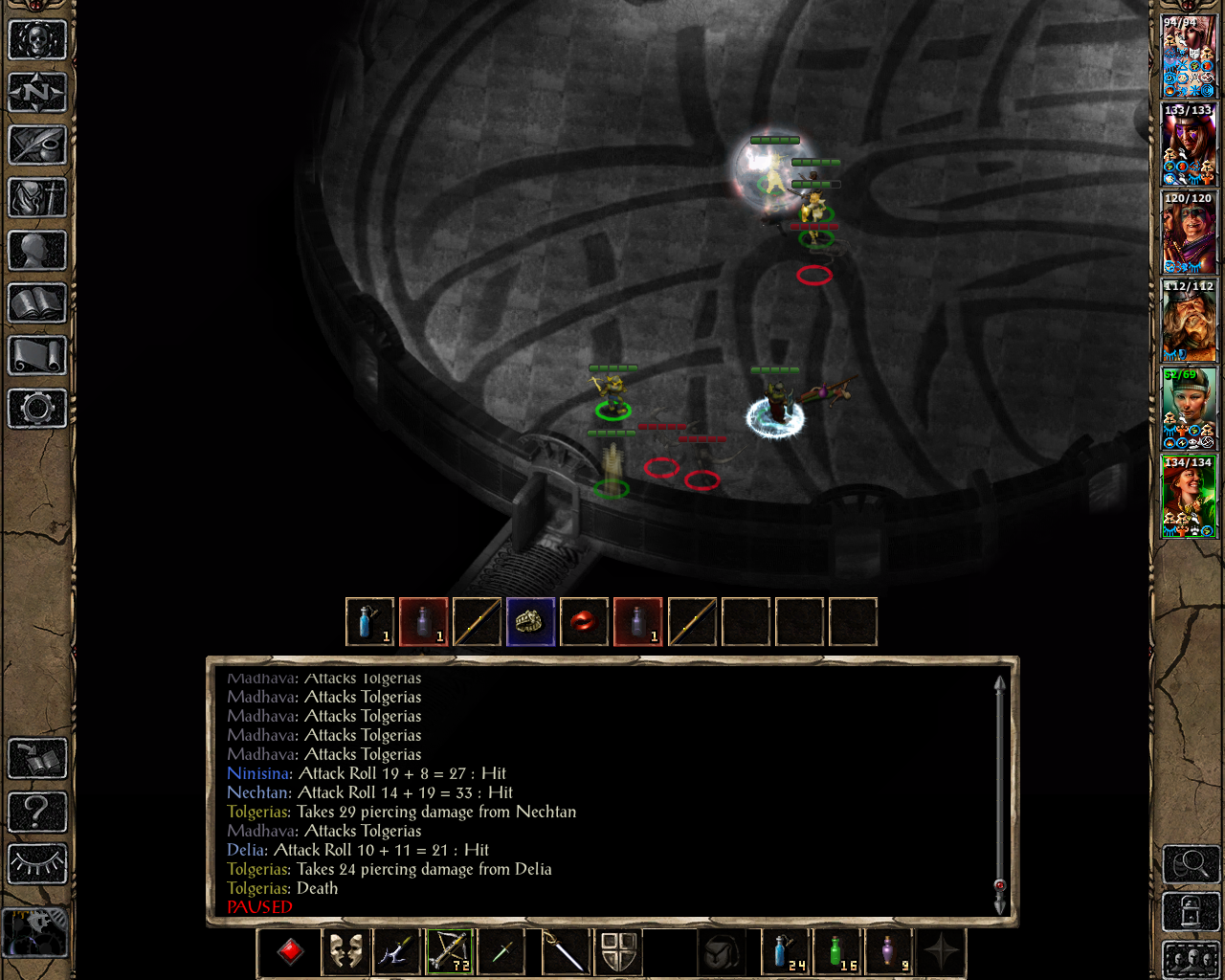Open the inventory armor button

(x=37, y=198)
